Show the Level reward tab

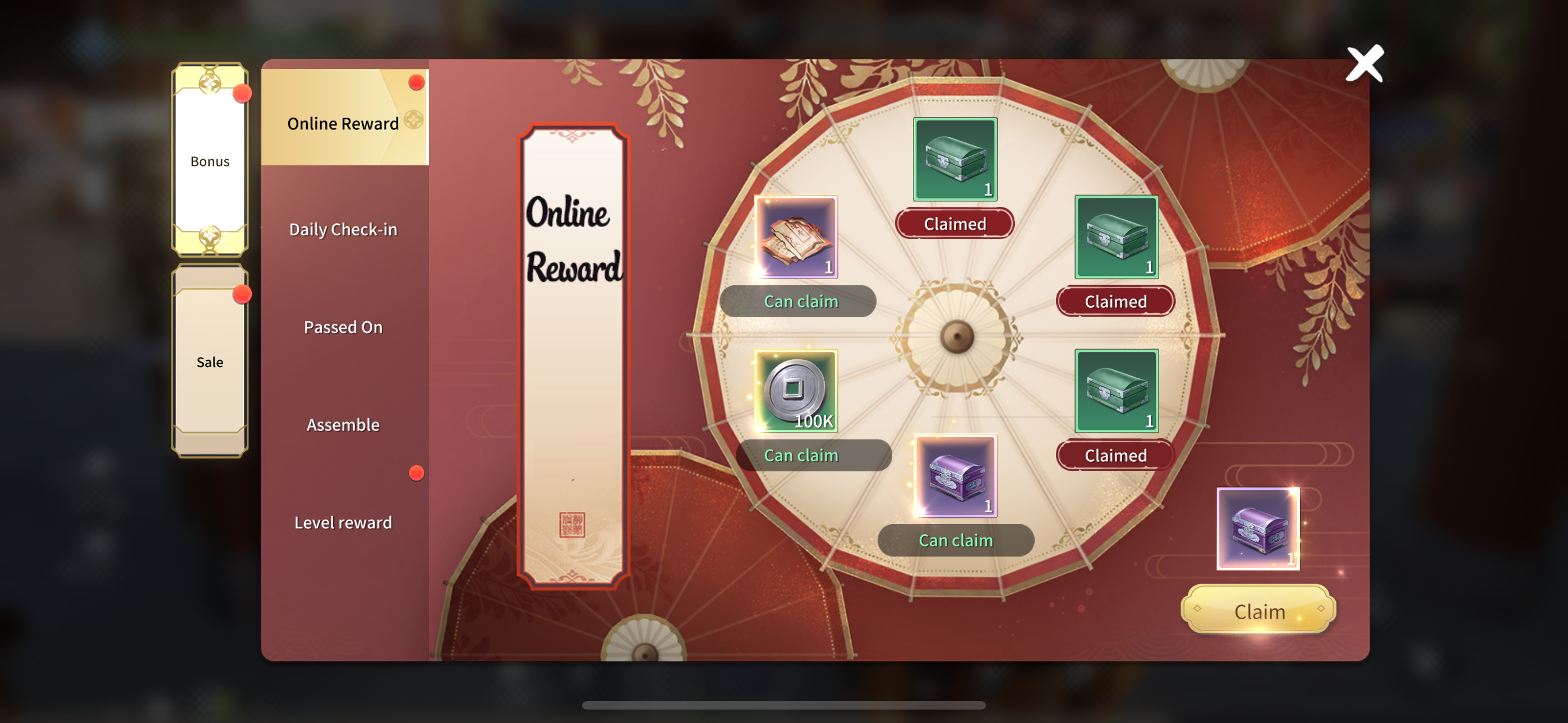tap(343, 522)
